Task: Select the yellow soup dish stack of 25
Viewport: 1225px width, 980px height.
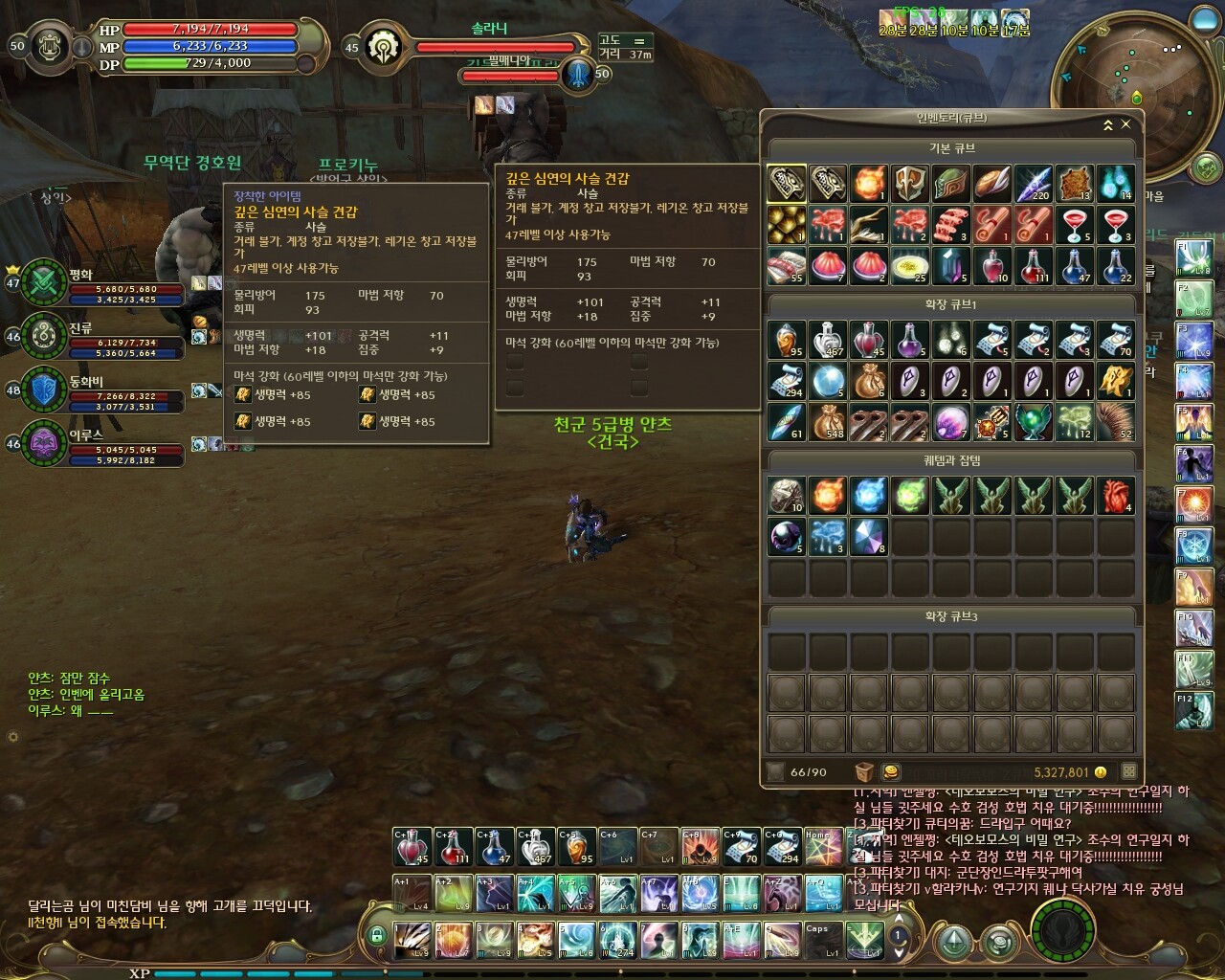Action: coord(910,265)
